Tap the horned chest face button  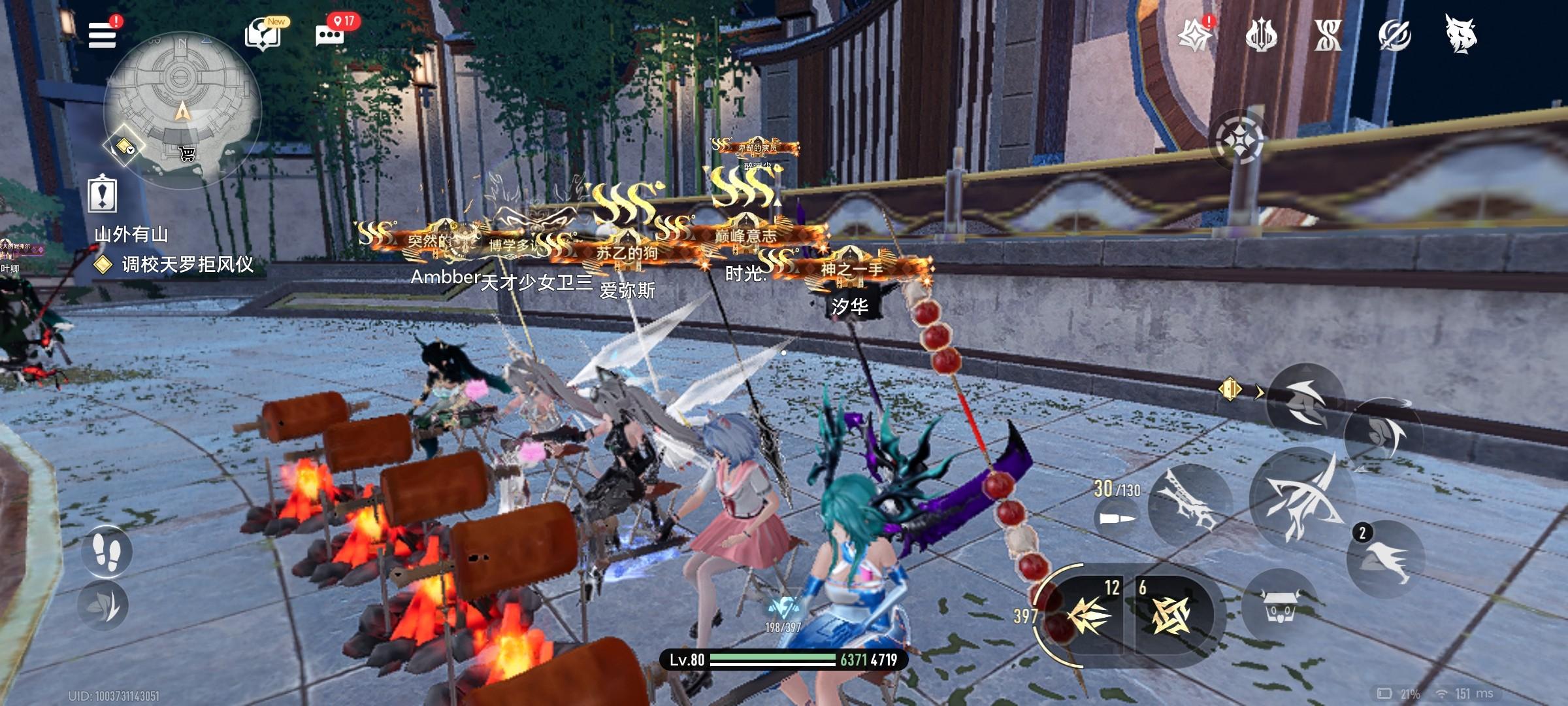pos(1280,608)
